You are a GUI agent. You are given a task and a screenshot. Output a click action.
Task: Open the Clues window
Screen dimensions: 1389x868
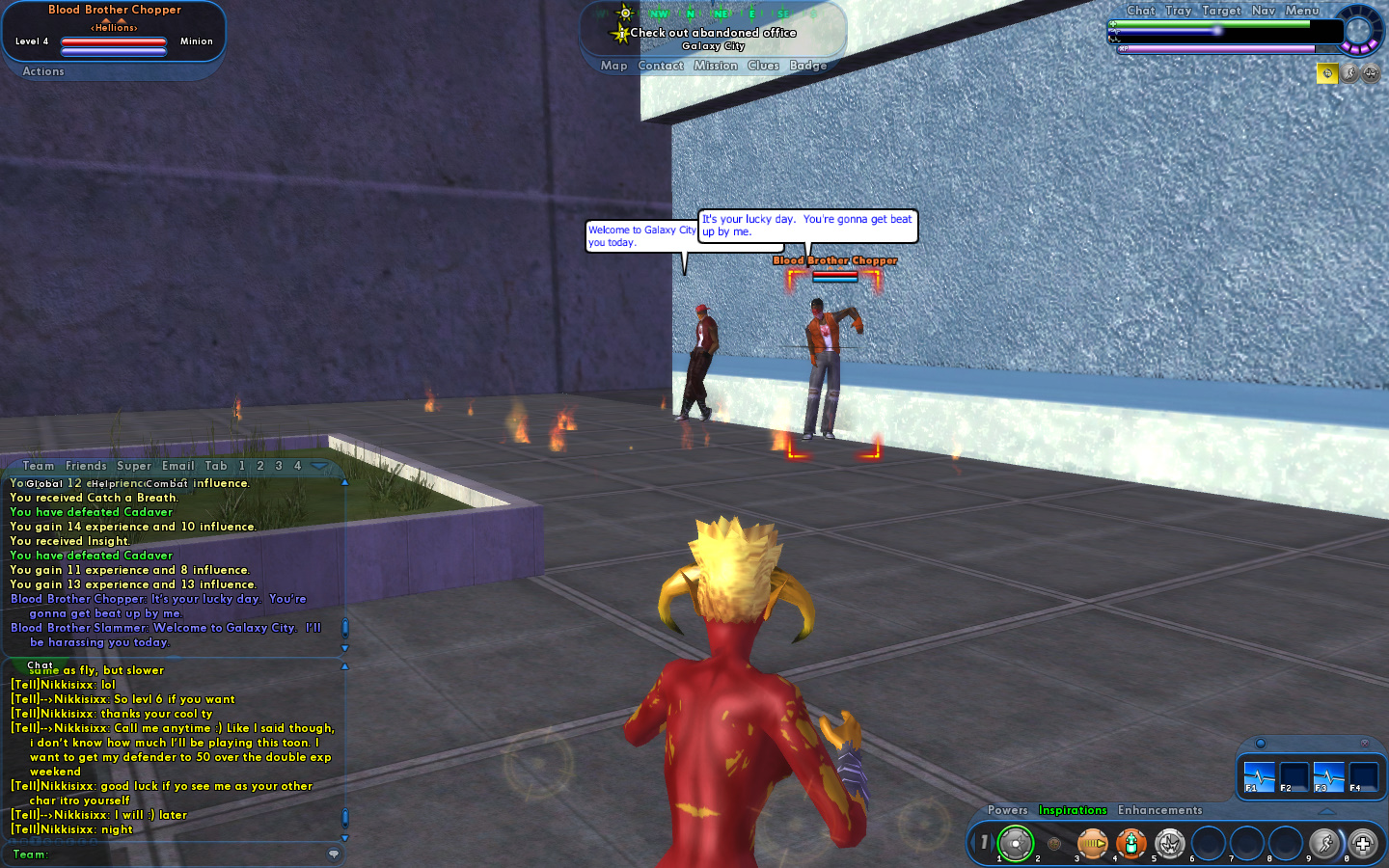763,66
